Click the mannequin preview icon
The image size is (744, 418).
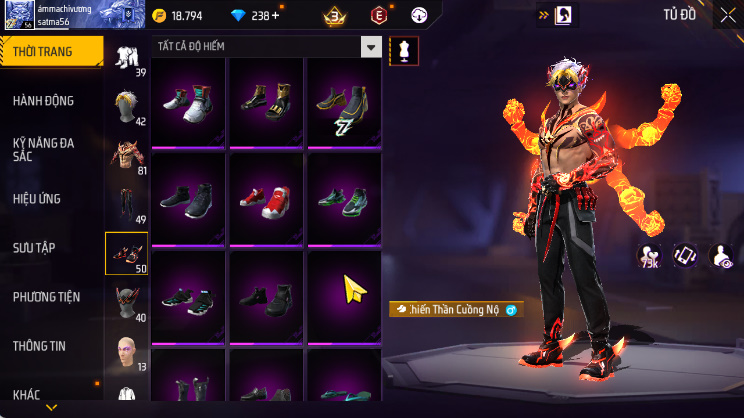coord(404,49)
